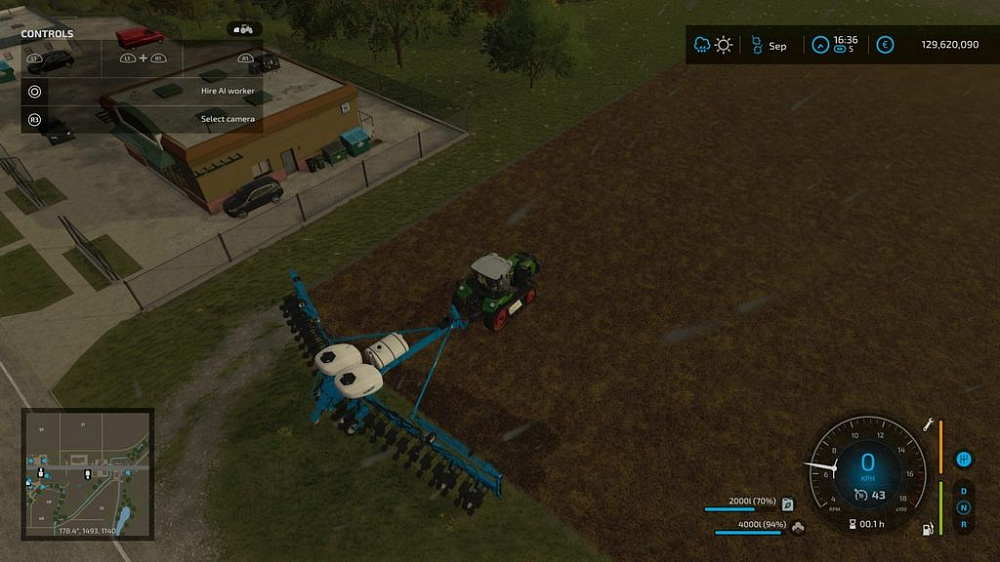Choose the Select camera control row
The height and width of the screenshot is (562, 1000).
(x=140, y=119)
